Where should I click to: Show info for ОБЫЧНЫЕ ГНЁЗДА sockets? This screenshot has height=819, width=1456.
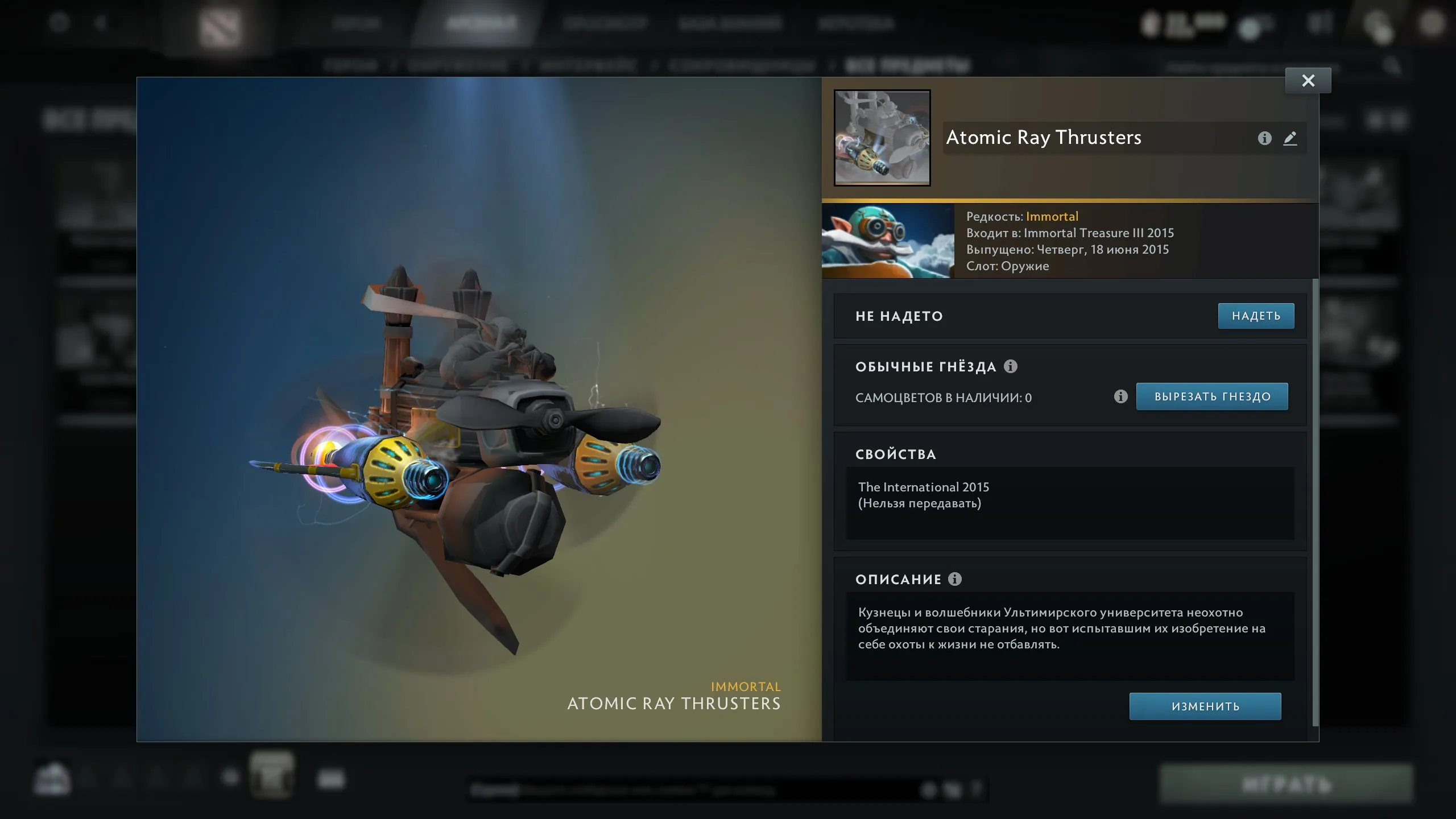tap(1011, 366)
